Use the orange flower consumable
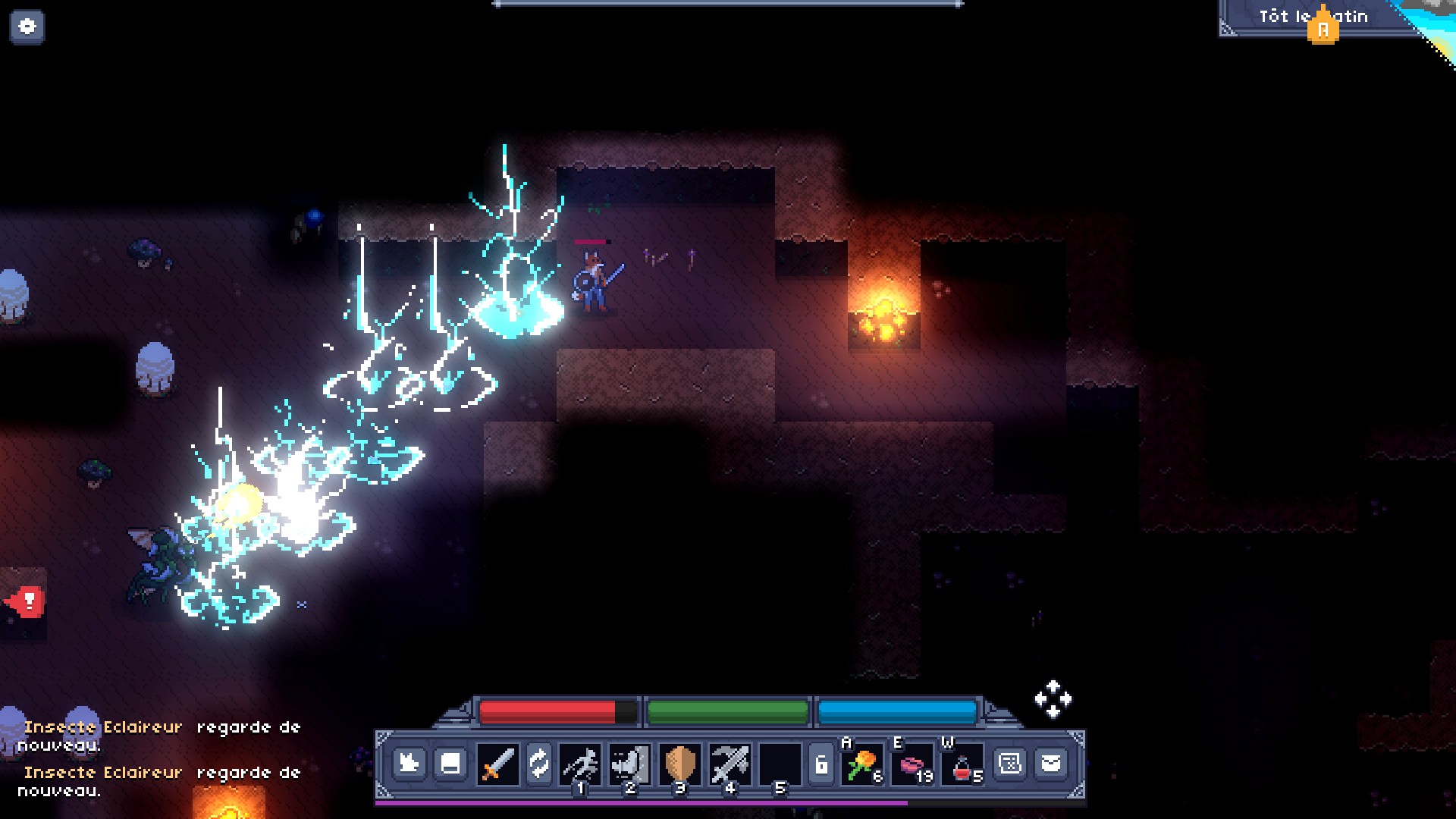 click(x=861, y=764)
